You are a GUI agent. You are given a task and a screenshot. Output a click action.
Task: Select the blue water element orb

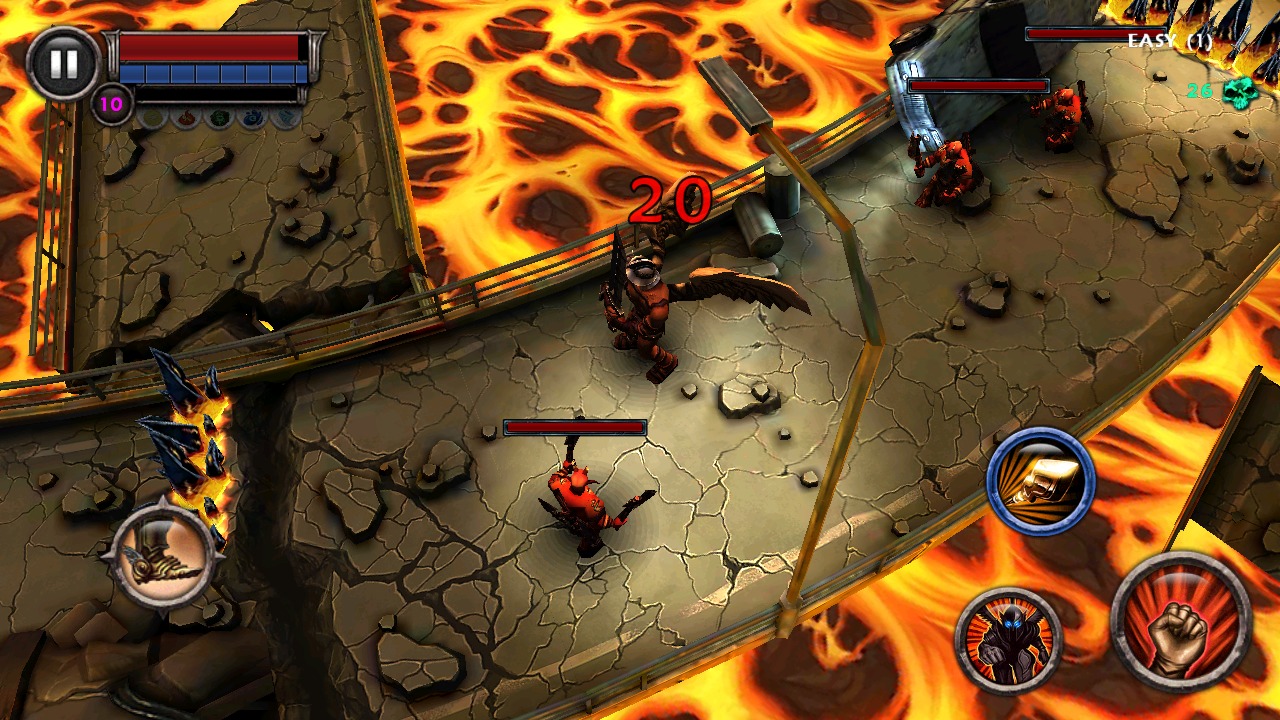click(x=252, y=119)
